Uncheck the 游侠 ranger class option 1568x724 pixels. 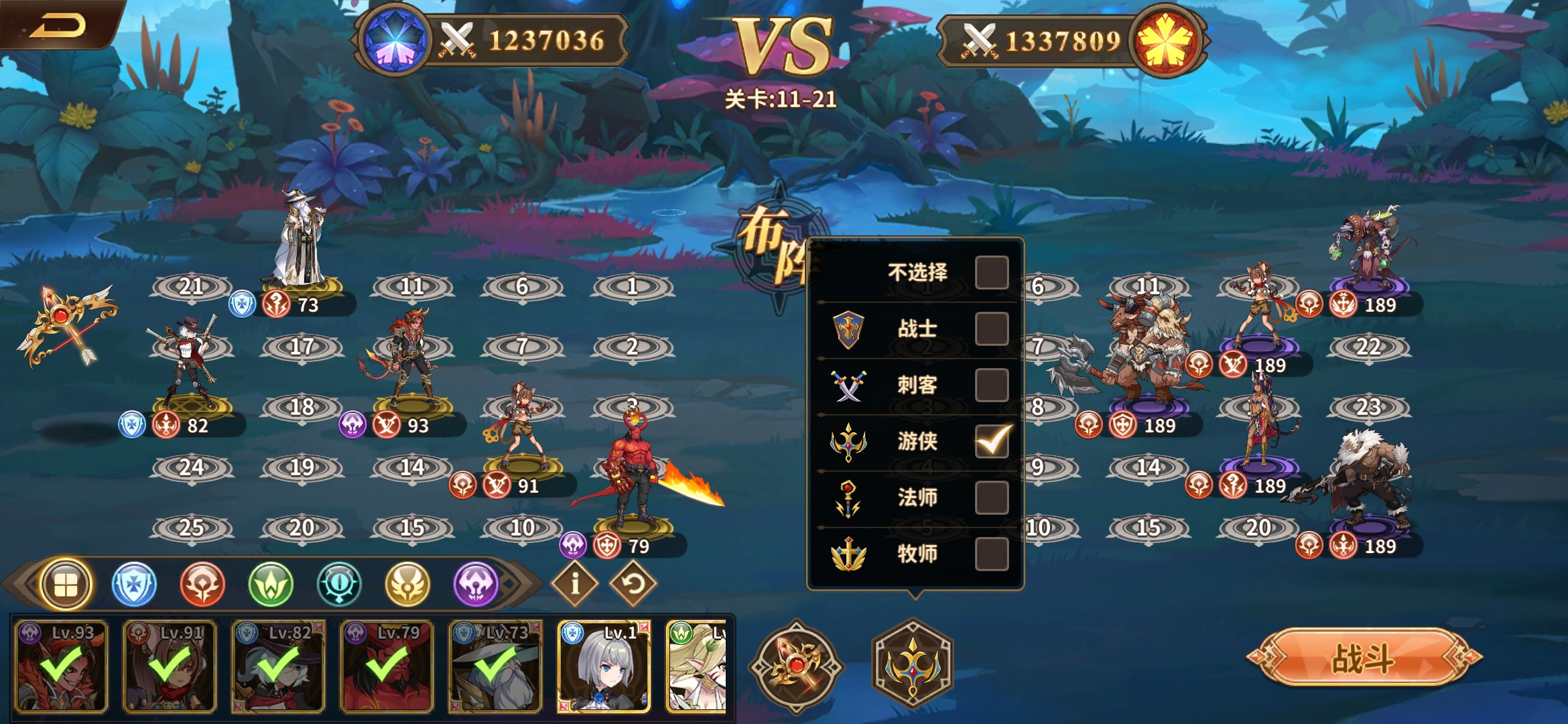pos(992,440)
